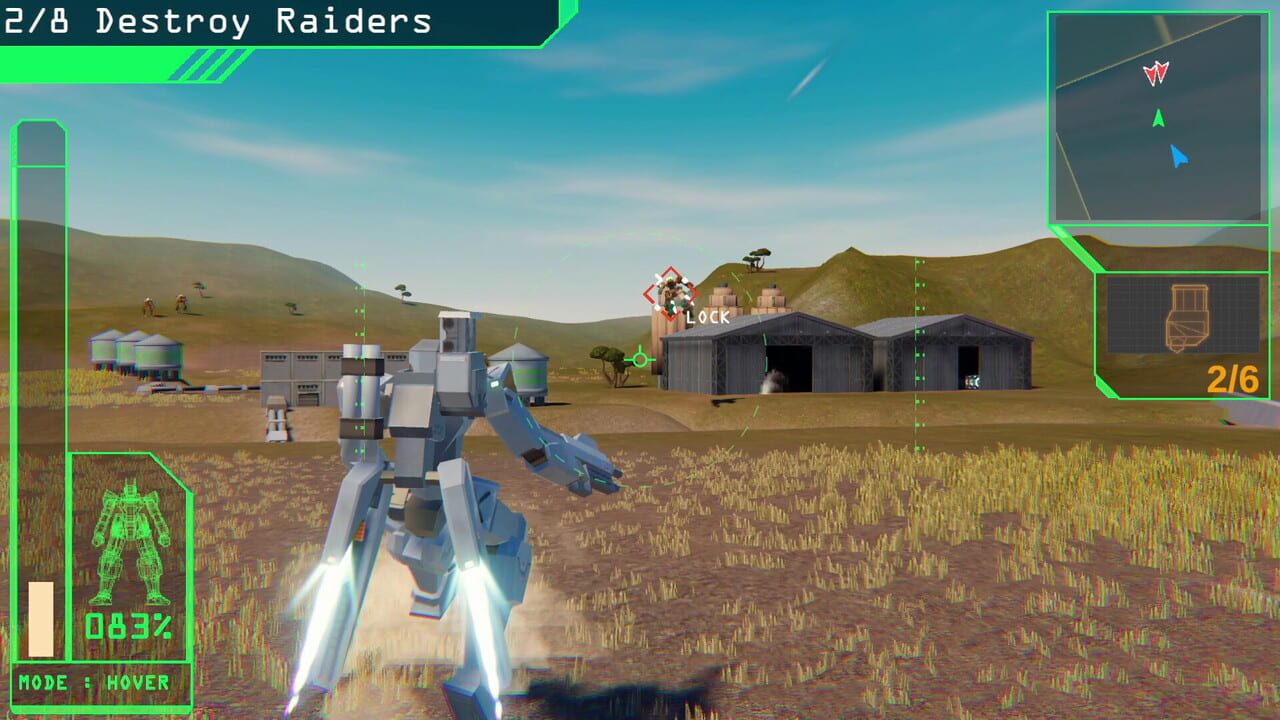Select the 2/8 Destroy Raiders objective banner

click(215, 22)
